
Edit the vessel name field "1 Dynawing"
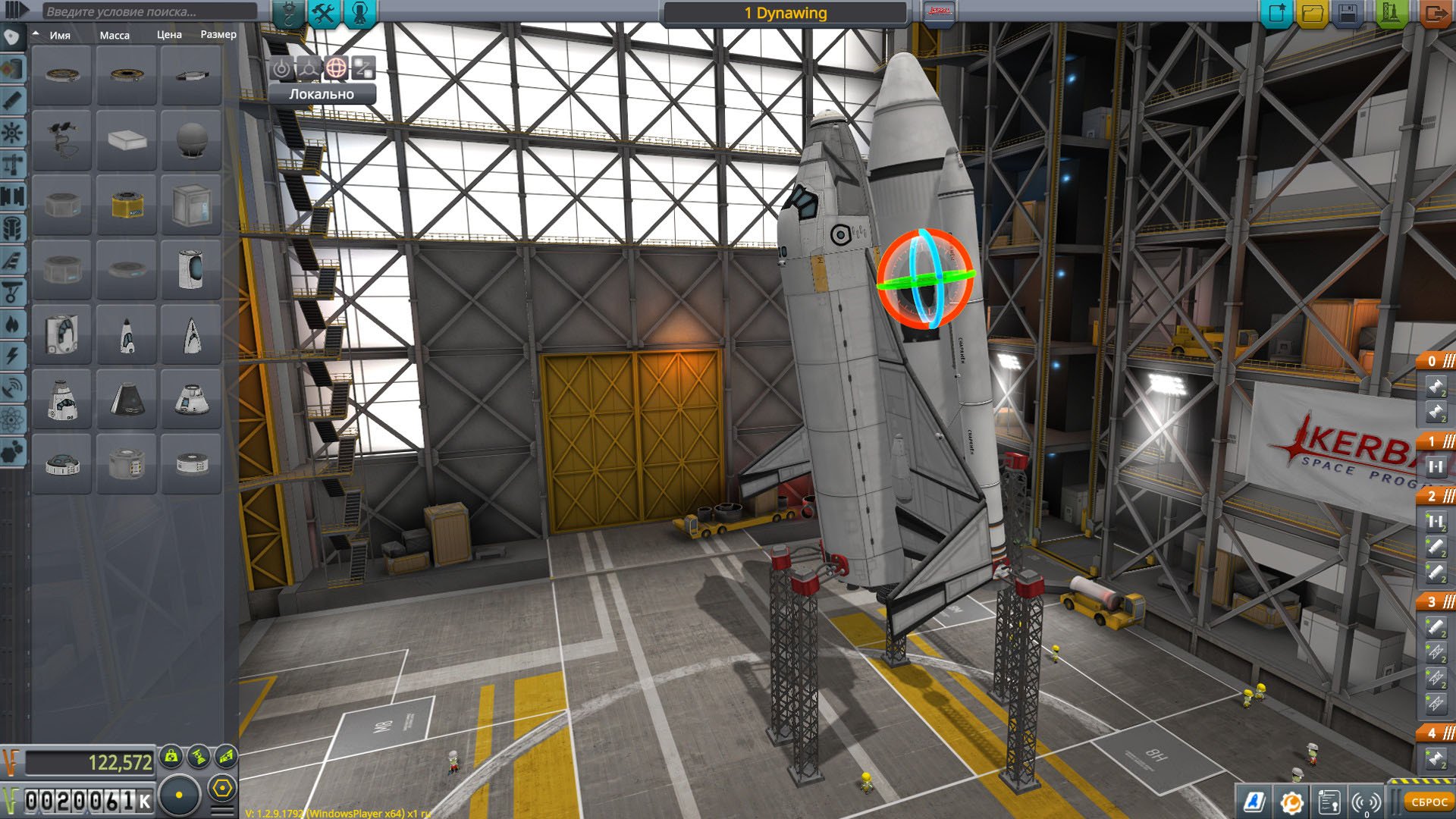(x=785, y=13)
